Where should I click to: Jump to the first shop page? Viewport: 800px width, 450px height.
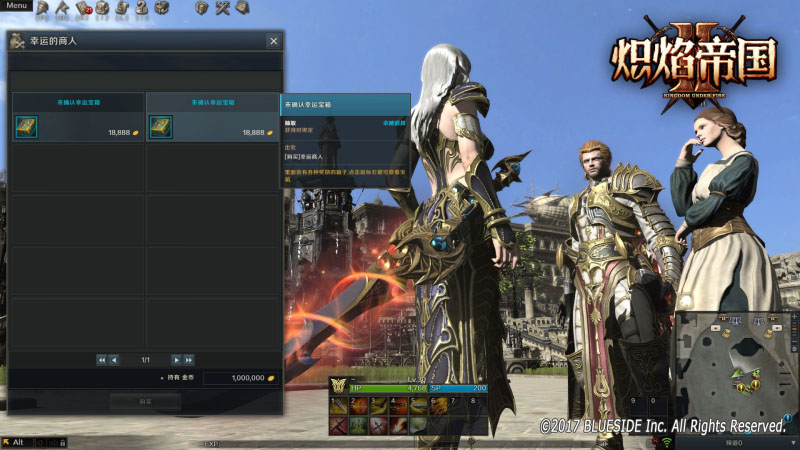[x=101, y=359]
